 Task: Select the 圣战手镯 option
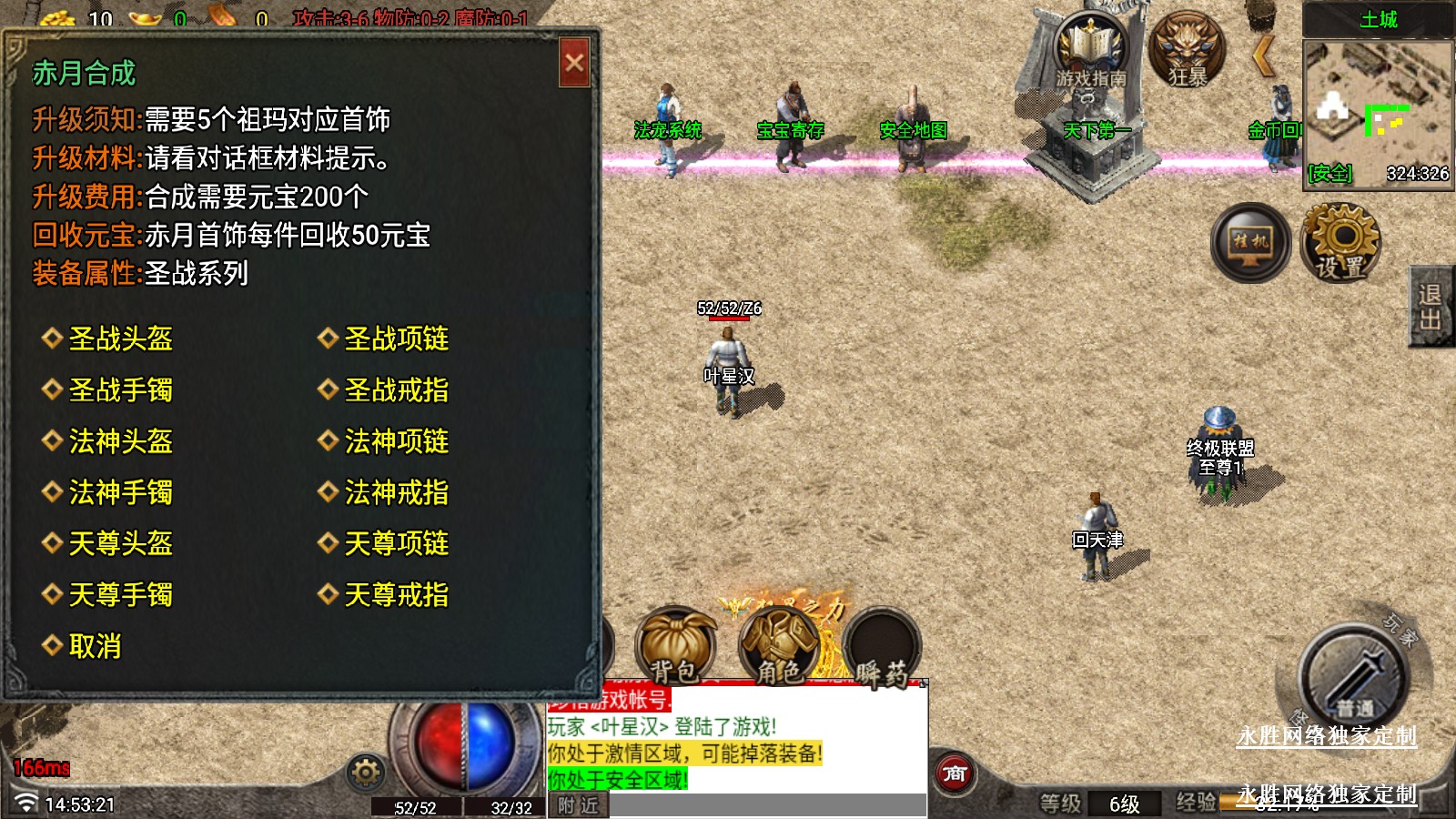[x=120, y=390]
